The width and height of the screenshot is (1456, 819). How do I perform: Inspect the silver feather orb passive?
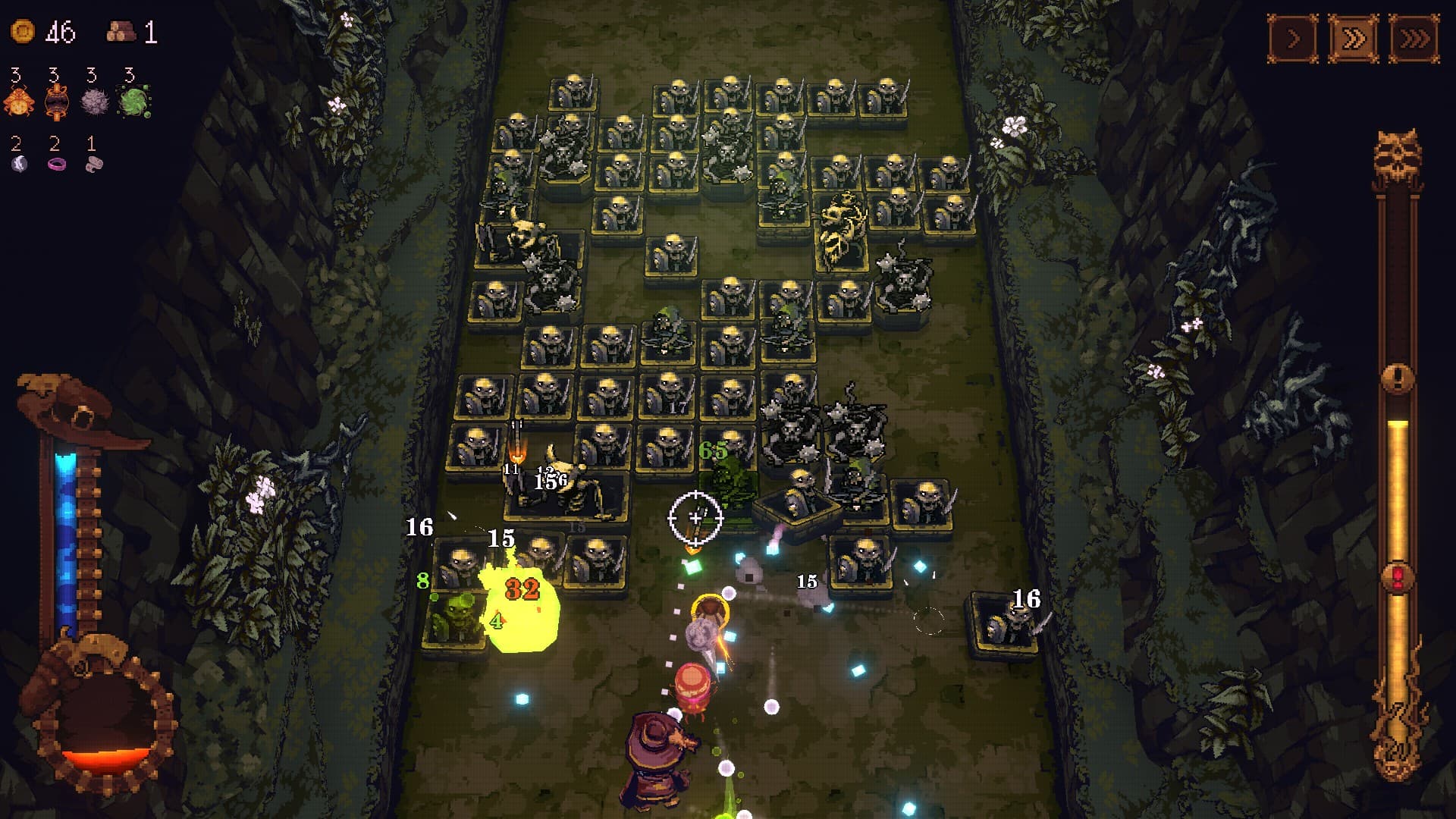click(19, 163)
